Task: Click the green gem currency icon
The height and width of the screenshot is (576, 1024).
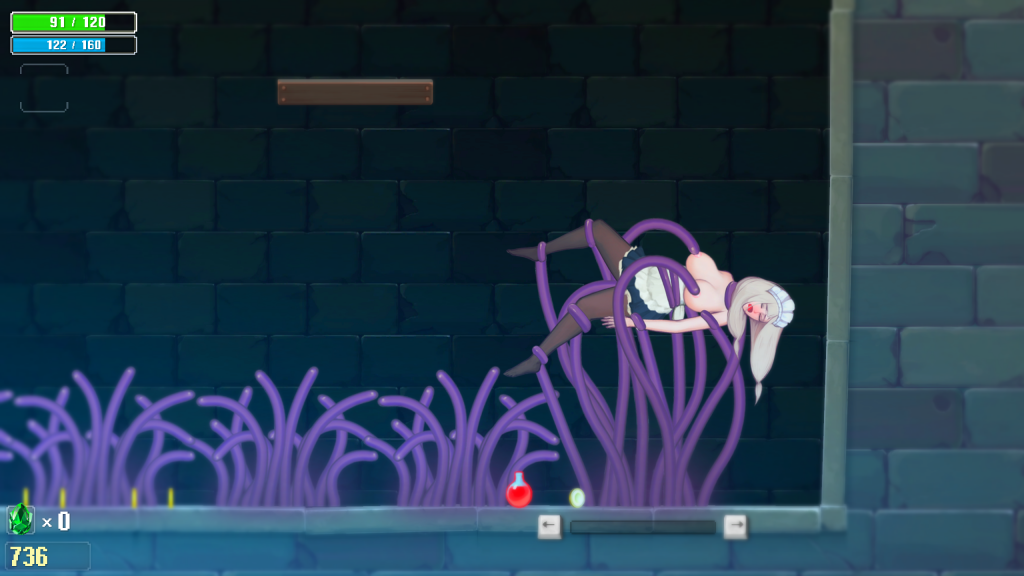Action: [x=20, y=519]
